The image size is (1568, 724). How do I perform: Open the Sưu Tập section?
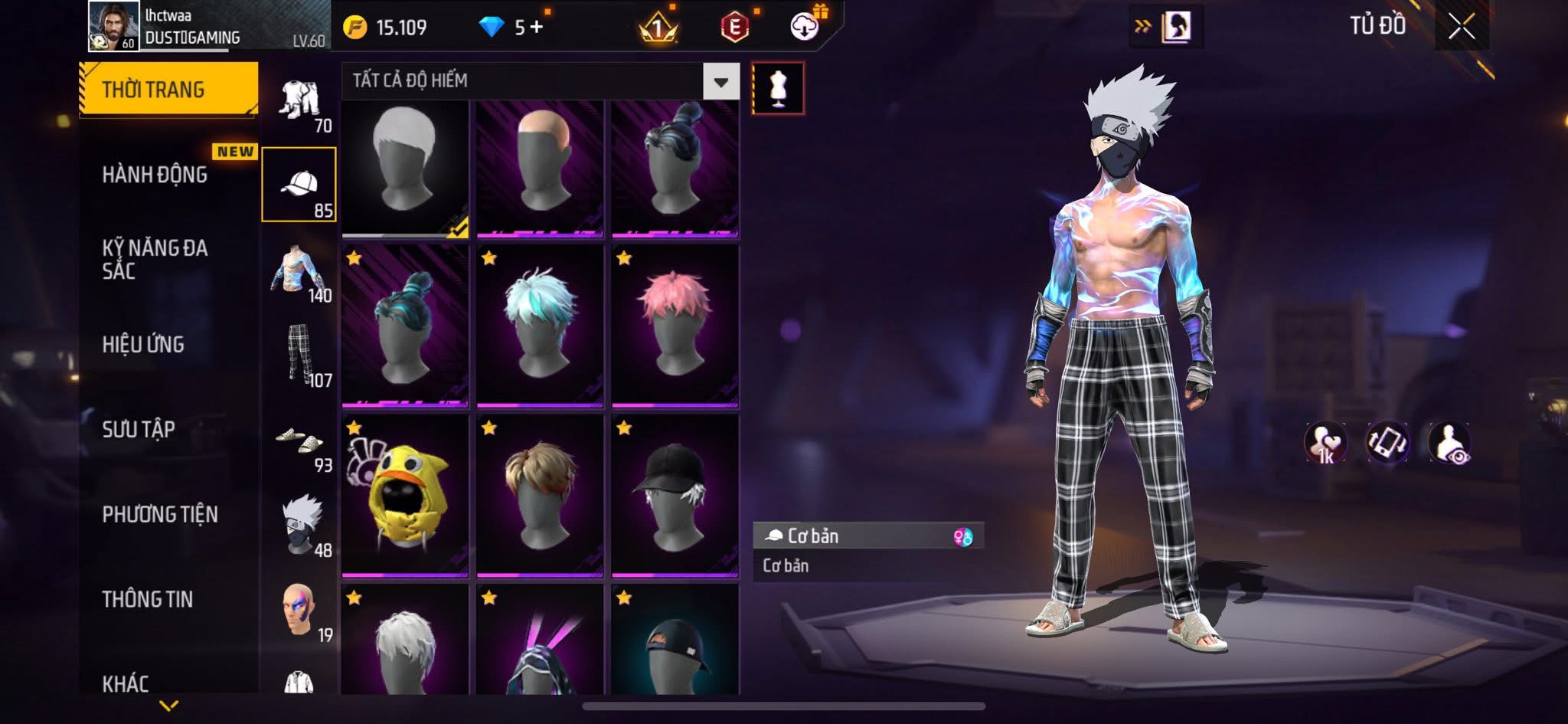pyautogui.click(x=139, y=429)
